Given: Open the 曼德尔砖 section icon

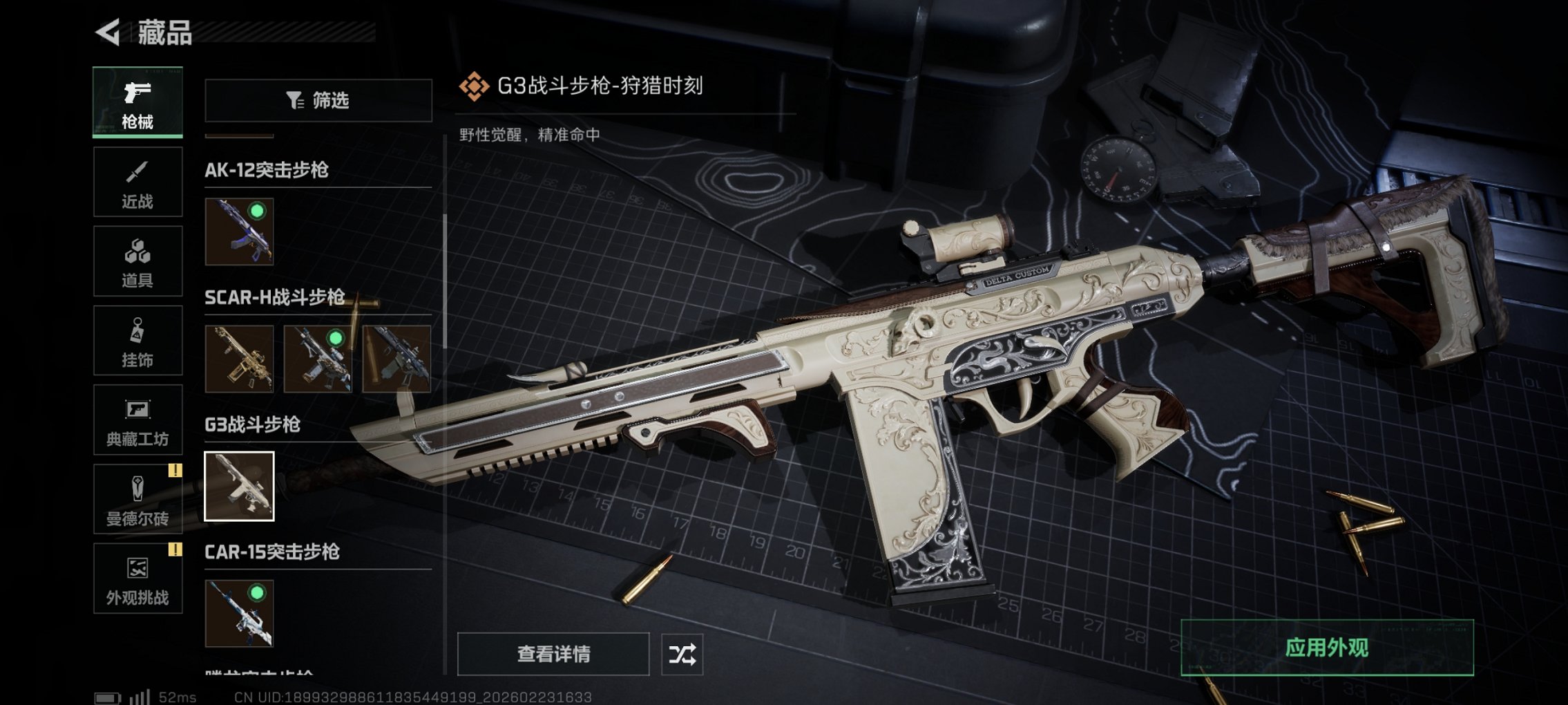Looking at the screenshot, I should point(137,499).
